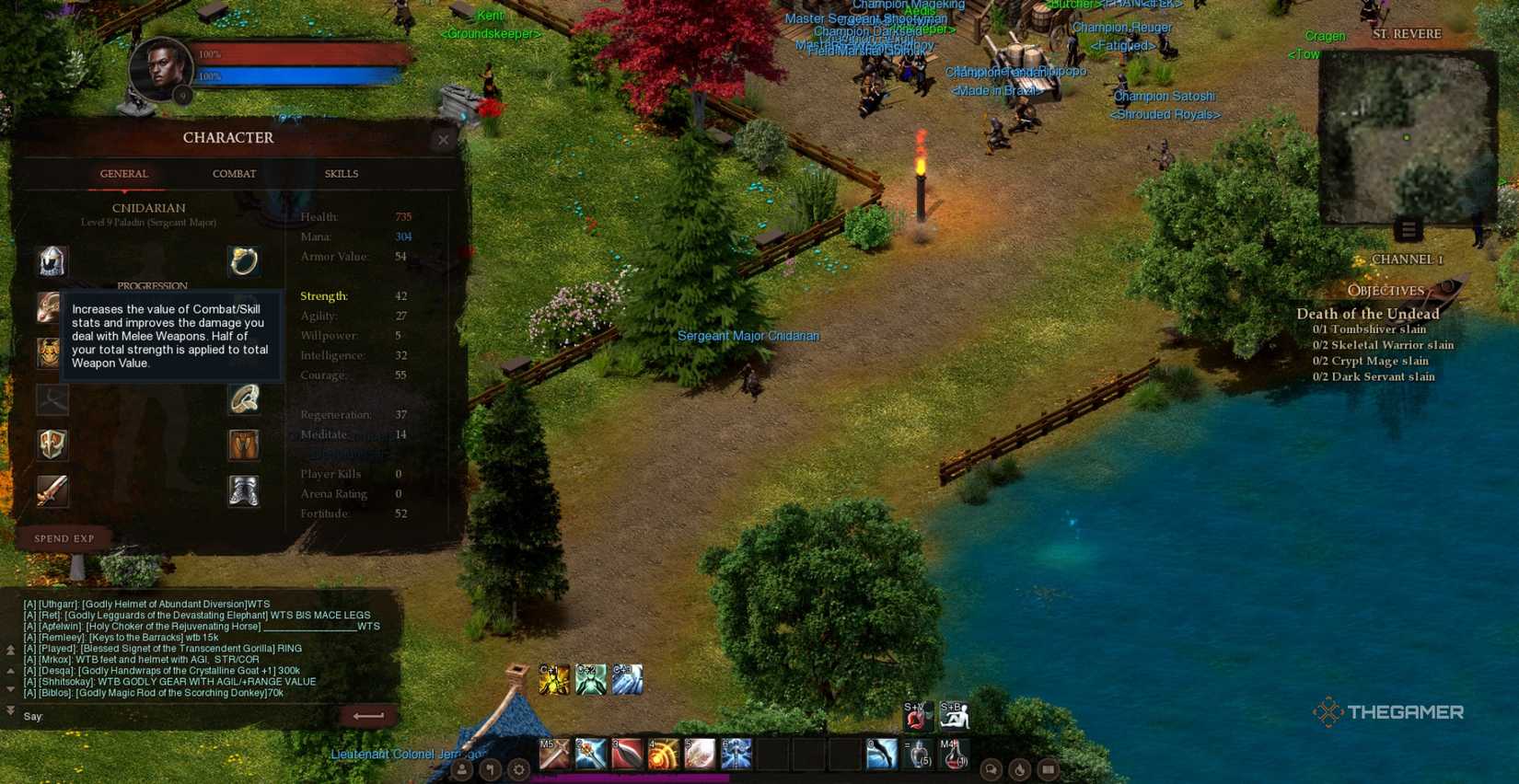Expand the PROGRESSION section in the character window

coord(152,285)
